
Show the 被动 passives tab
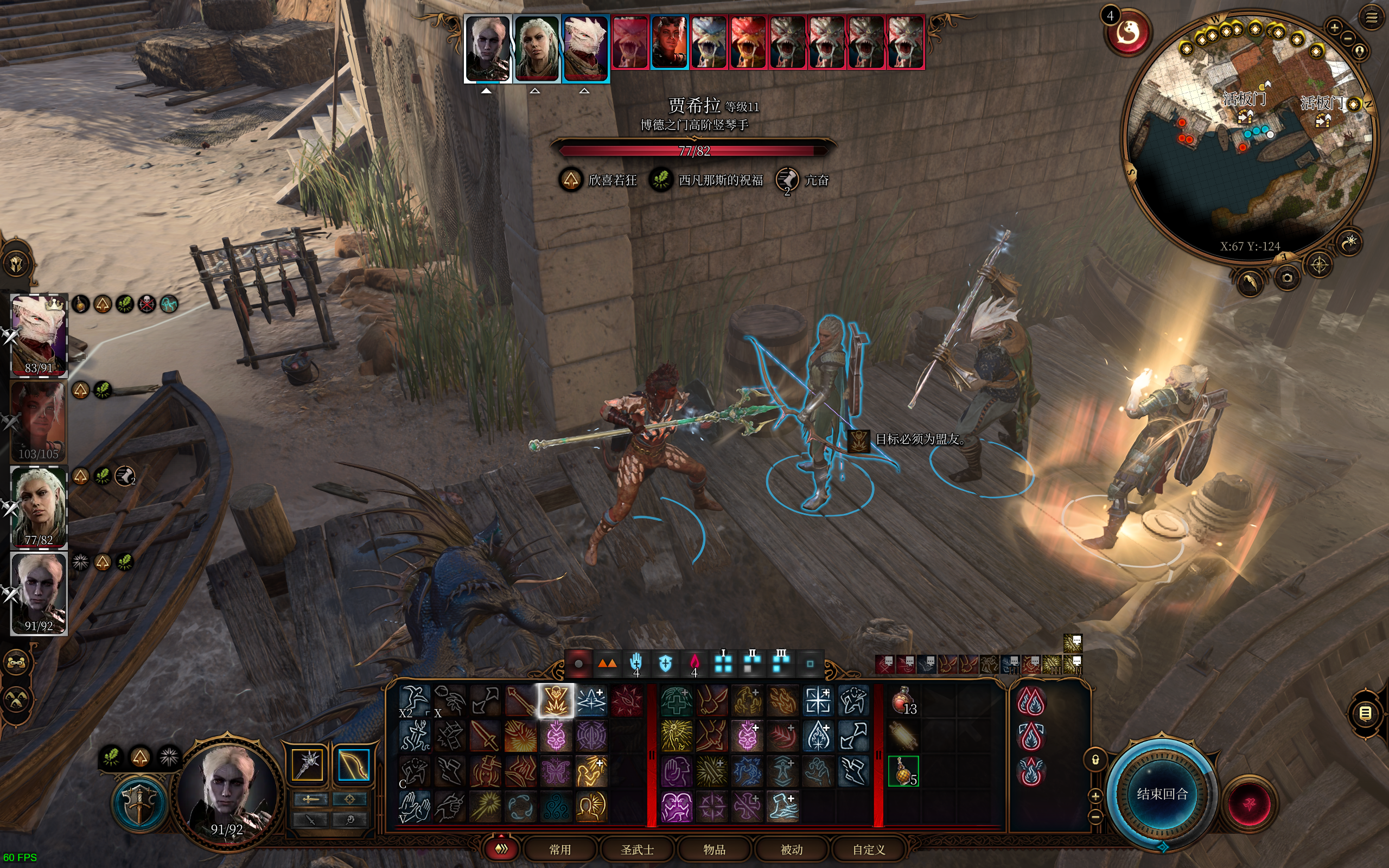[792, 849]
